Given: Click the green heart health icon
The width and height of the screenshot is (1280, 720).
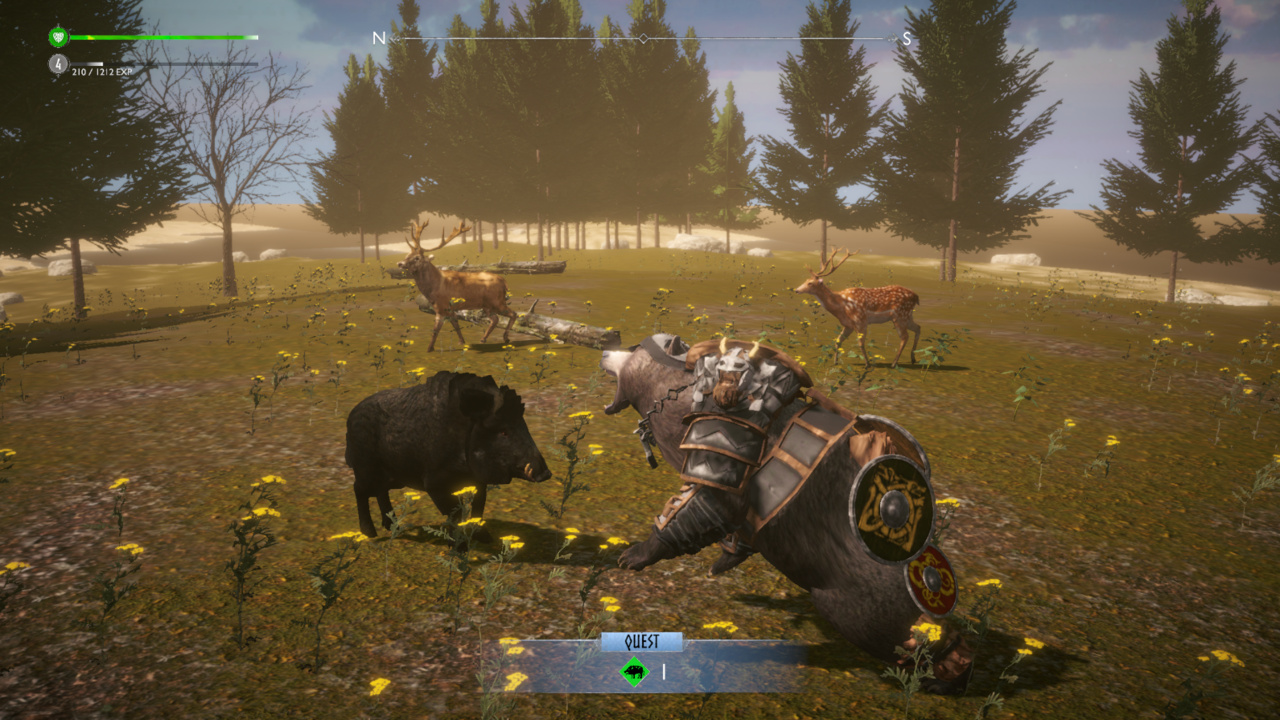Looking at the screenshot, I should click(x=59, y=38).
